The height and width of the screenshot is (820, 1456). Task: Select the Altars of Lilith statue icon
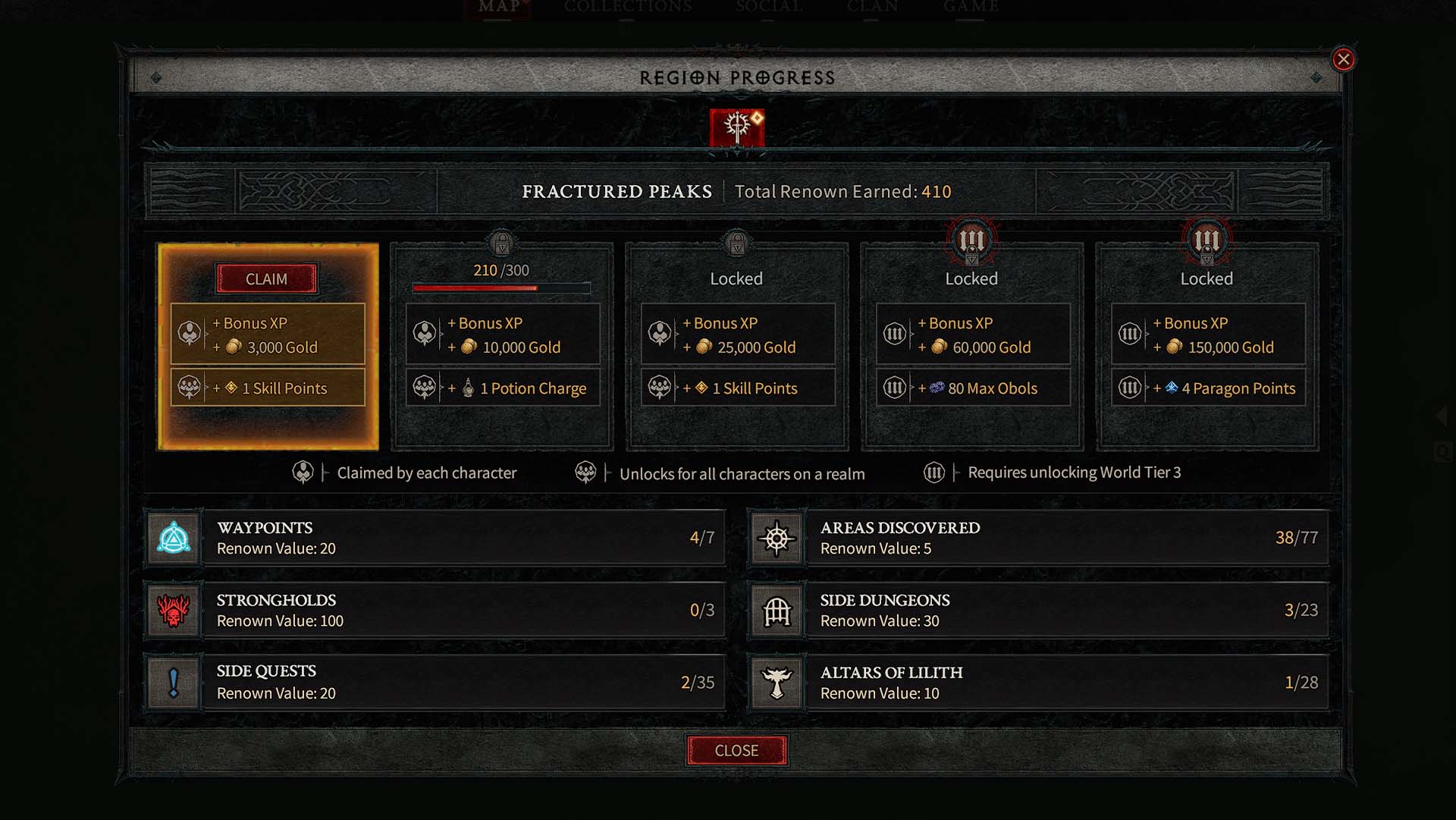pyautogui.click(x=777, y=682)
